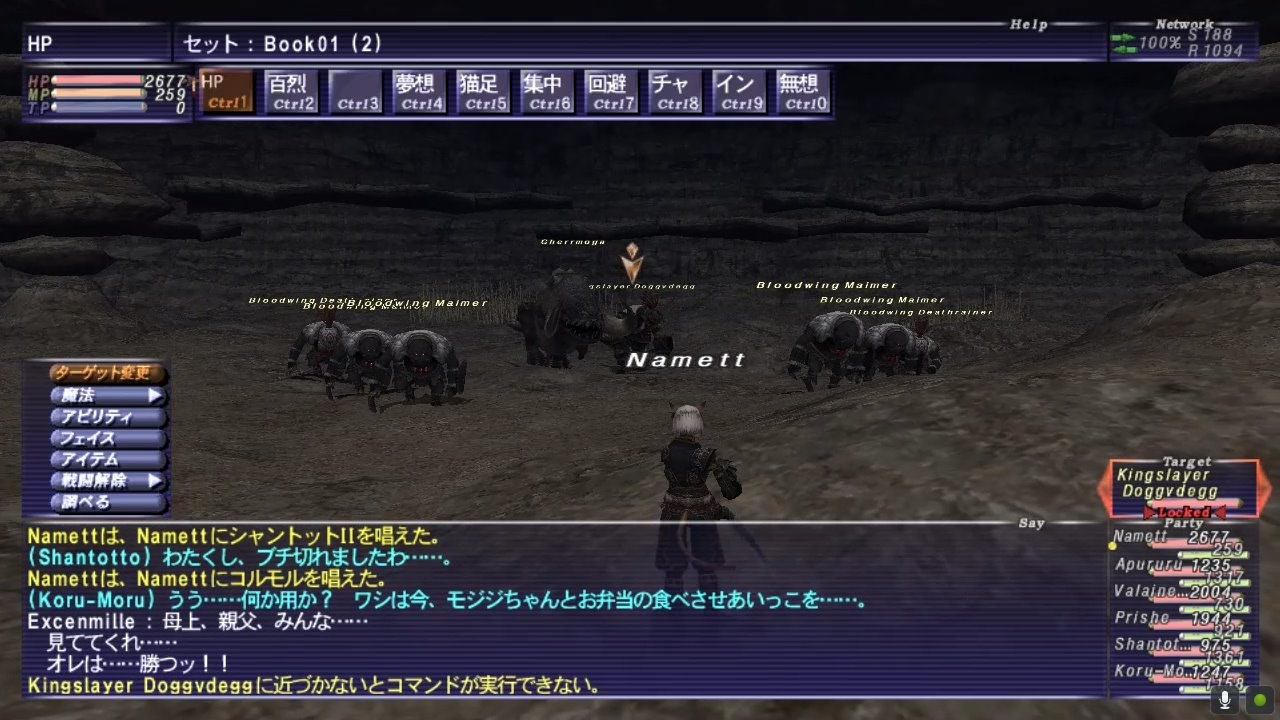Activate the 百烈 macro slot

[x=290, y=88]
